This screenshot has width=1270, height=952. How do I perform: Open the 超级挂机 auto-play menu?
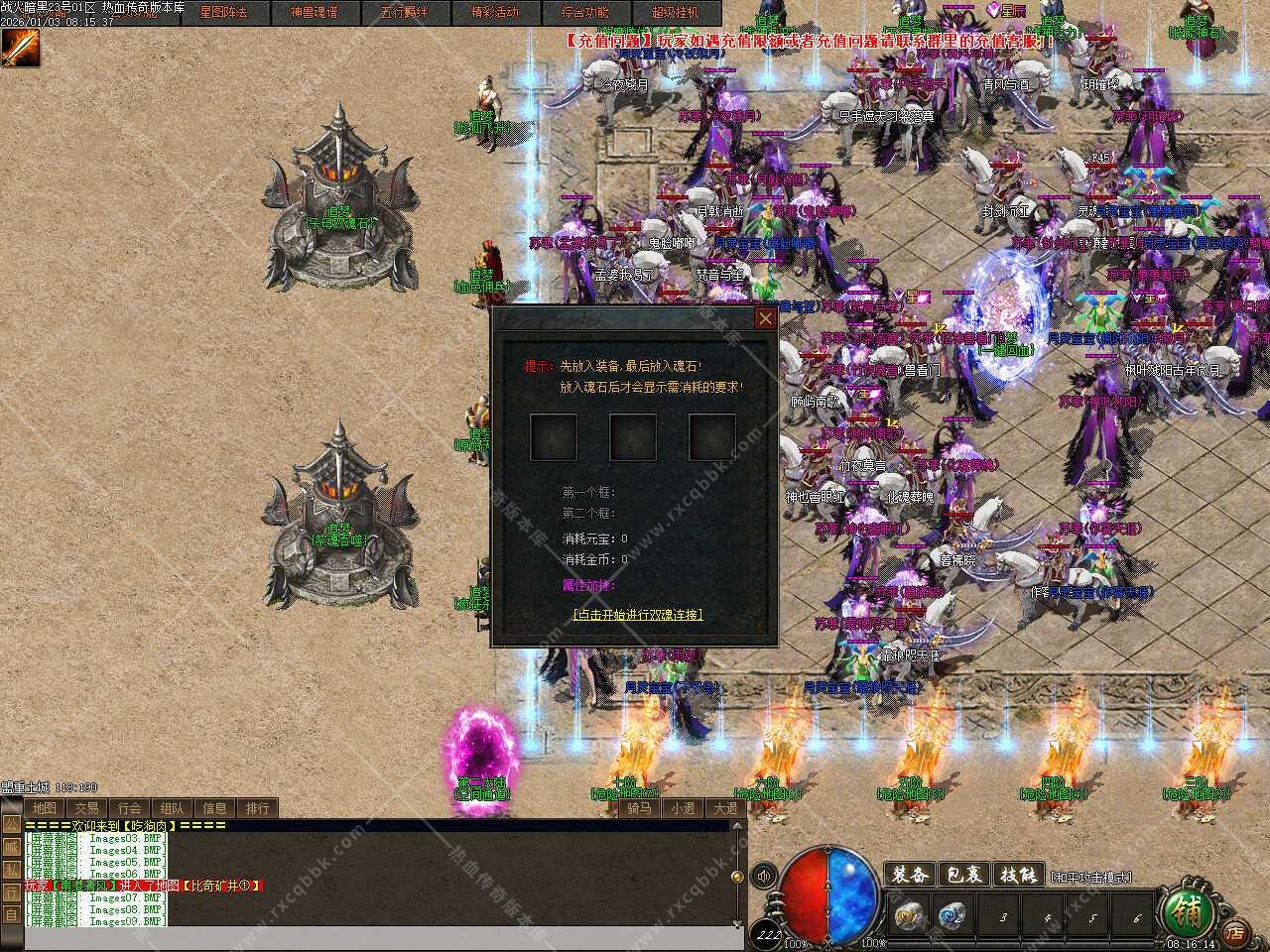click(x=675, y=13)
